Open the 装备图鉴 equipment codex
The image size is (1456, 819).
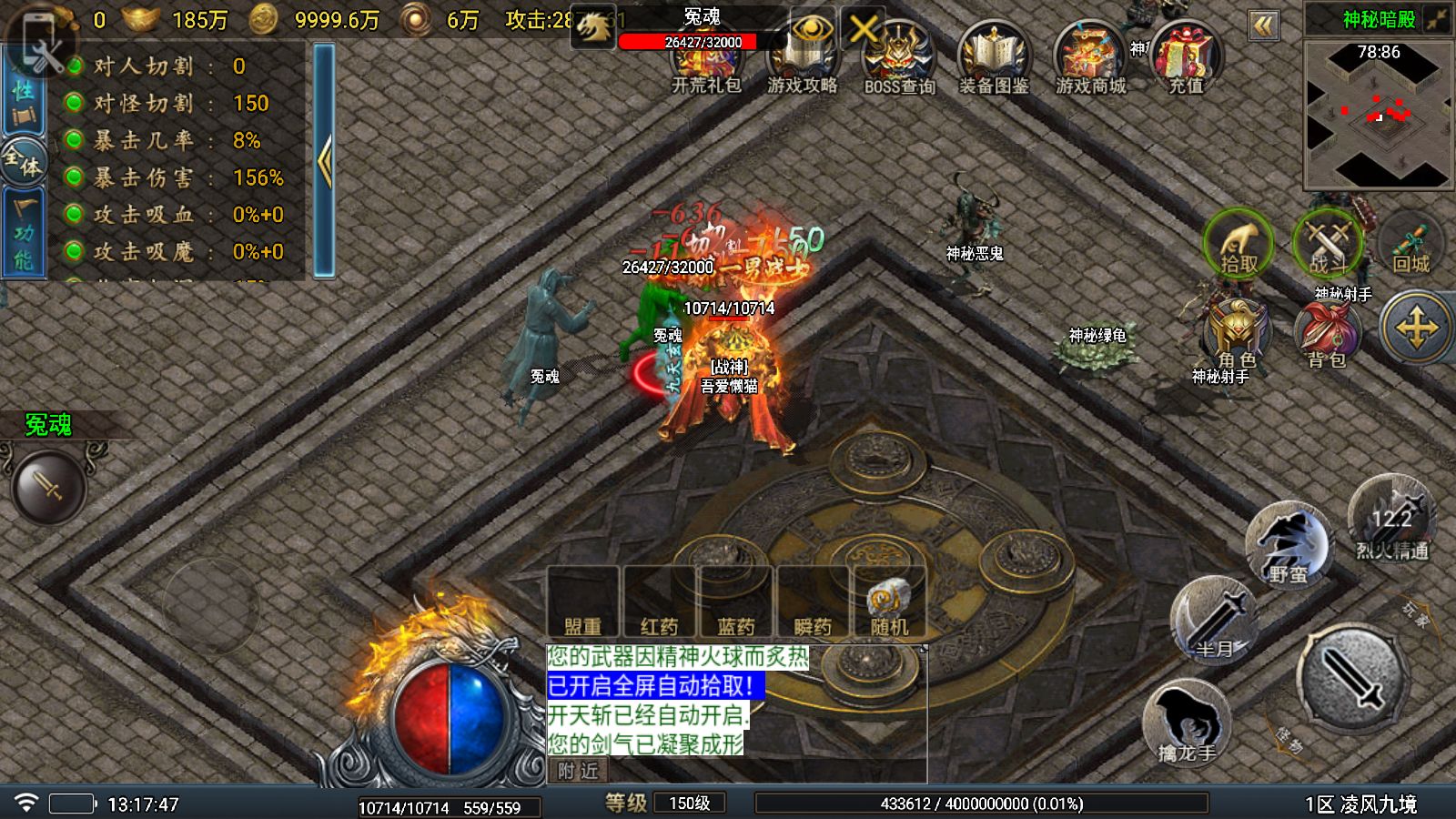click(x=994, y=60)
